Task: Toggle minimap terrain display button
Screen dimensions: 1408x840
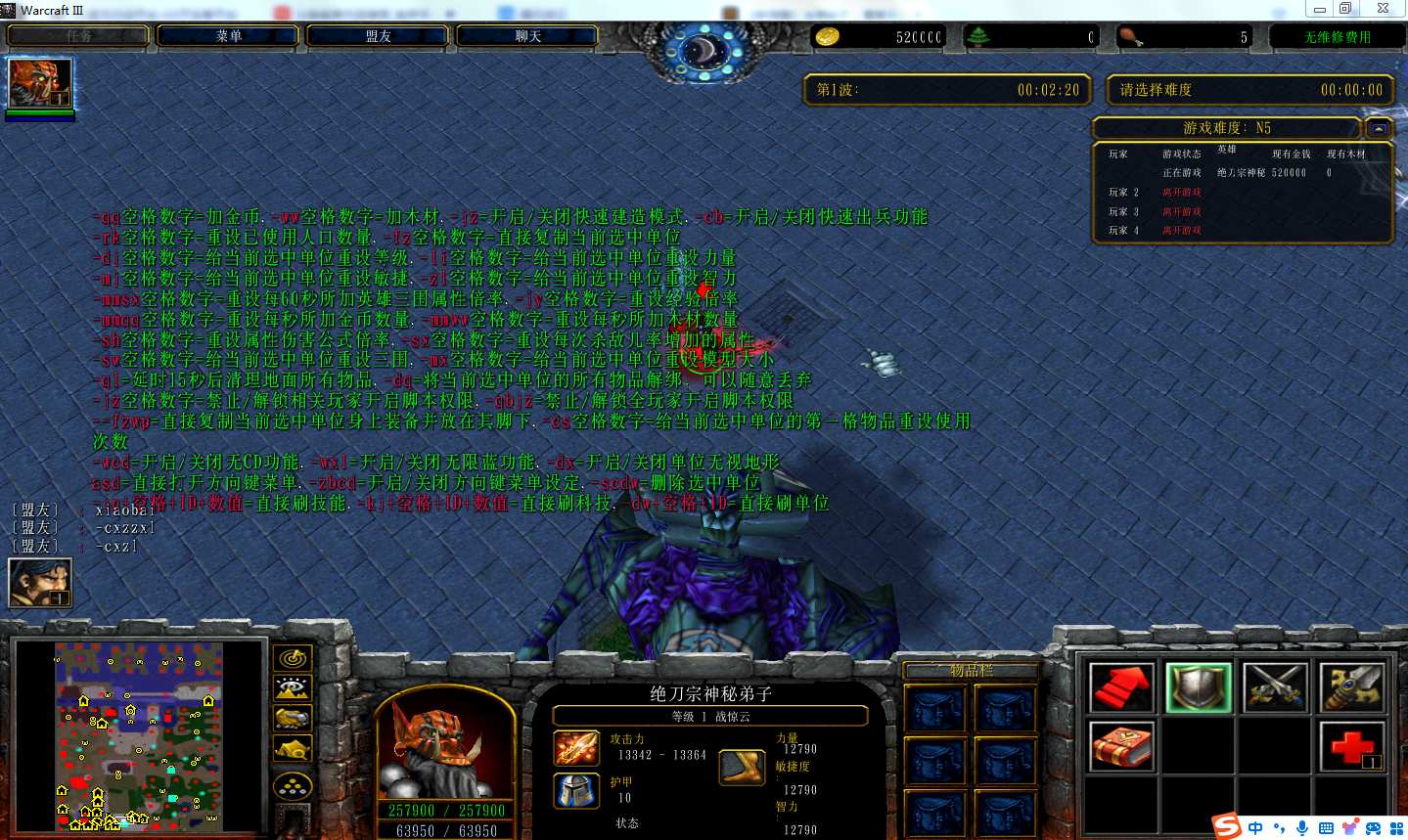Action: pos(293,688)
